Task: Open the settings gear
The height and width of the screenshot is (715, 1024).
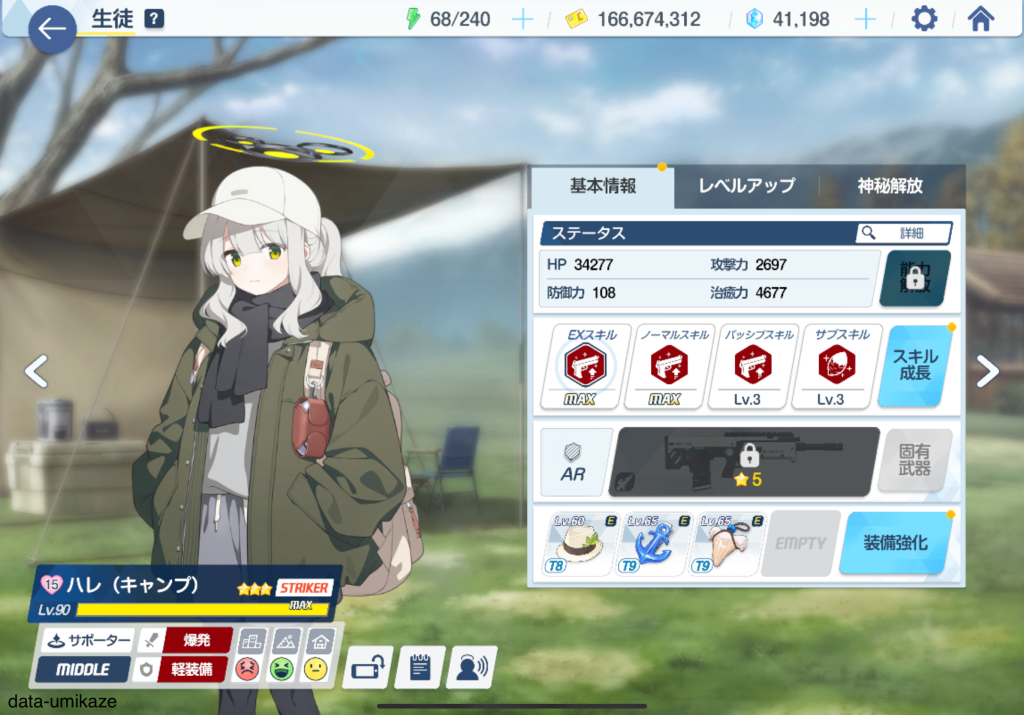Action: (x=924, y=19)
